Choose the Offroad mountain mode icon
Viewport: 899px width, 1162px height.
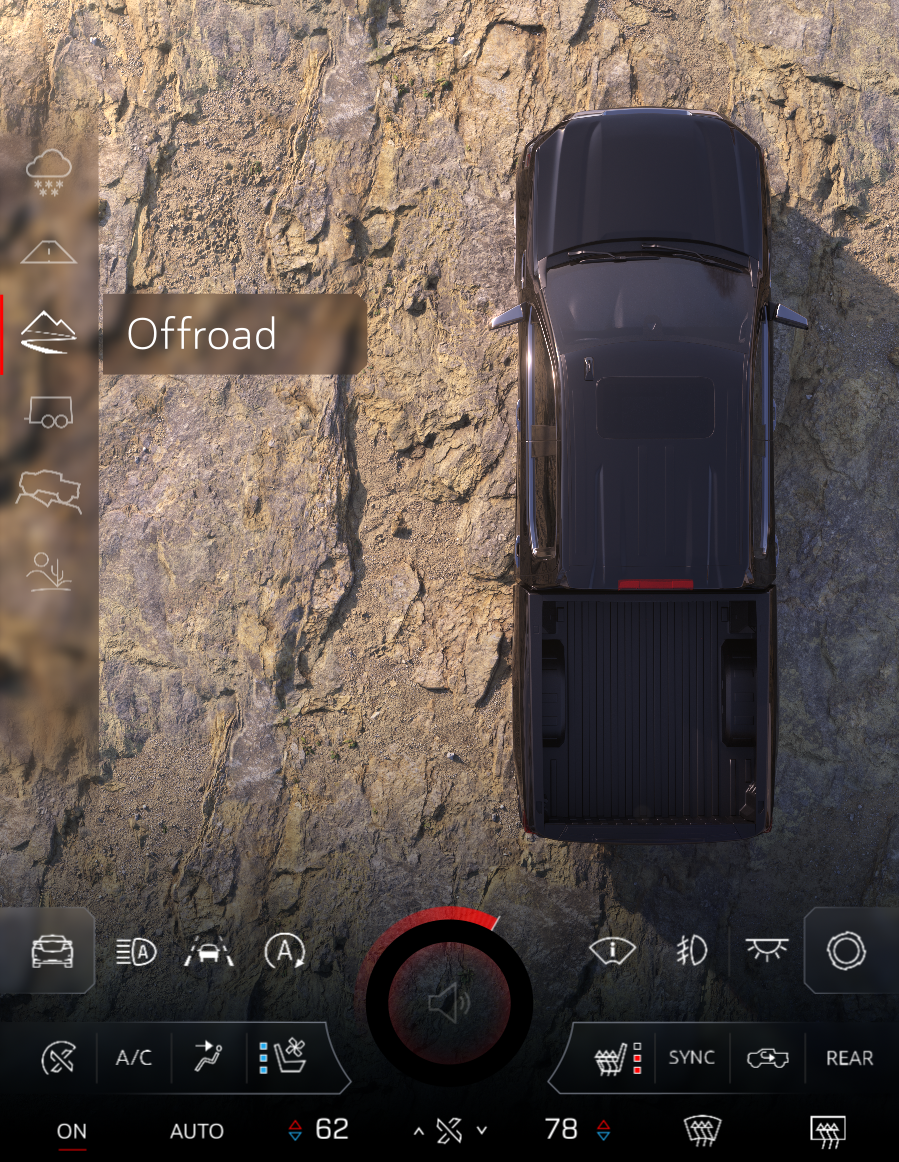48,333
